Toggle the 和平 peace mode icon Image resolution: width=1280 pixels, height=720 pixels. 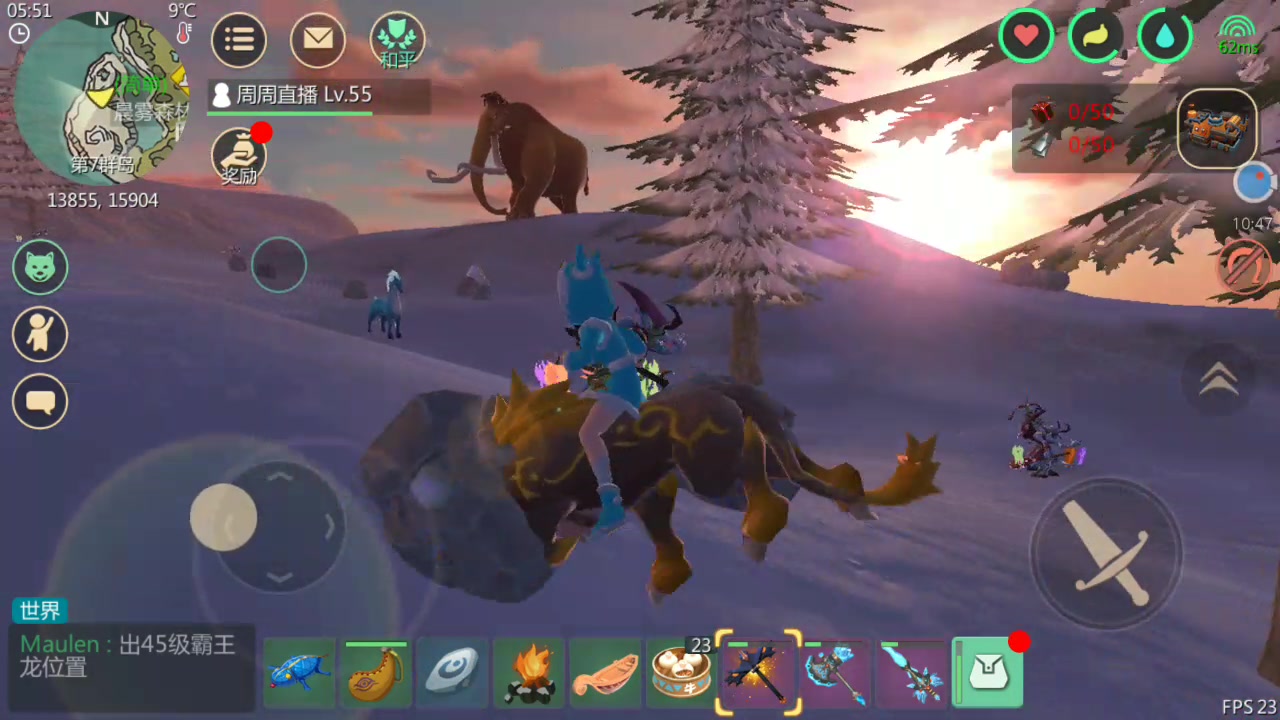click(397, 41)
